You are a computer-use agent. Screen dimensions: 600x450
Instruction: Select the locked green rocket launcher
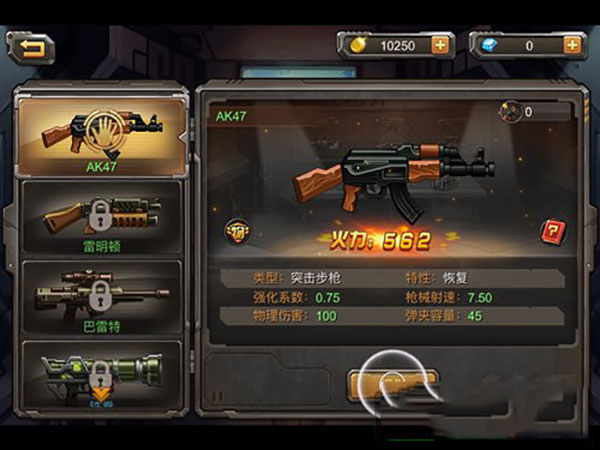click(x=101, y=377)
